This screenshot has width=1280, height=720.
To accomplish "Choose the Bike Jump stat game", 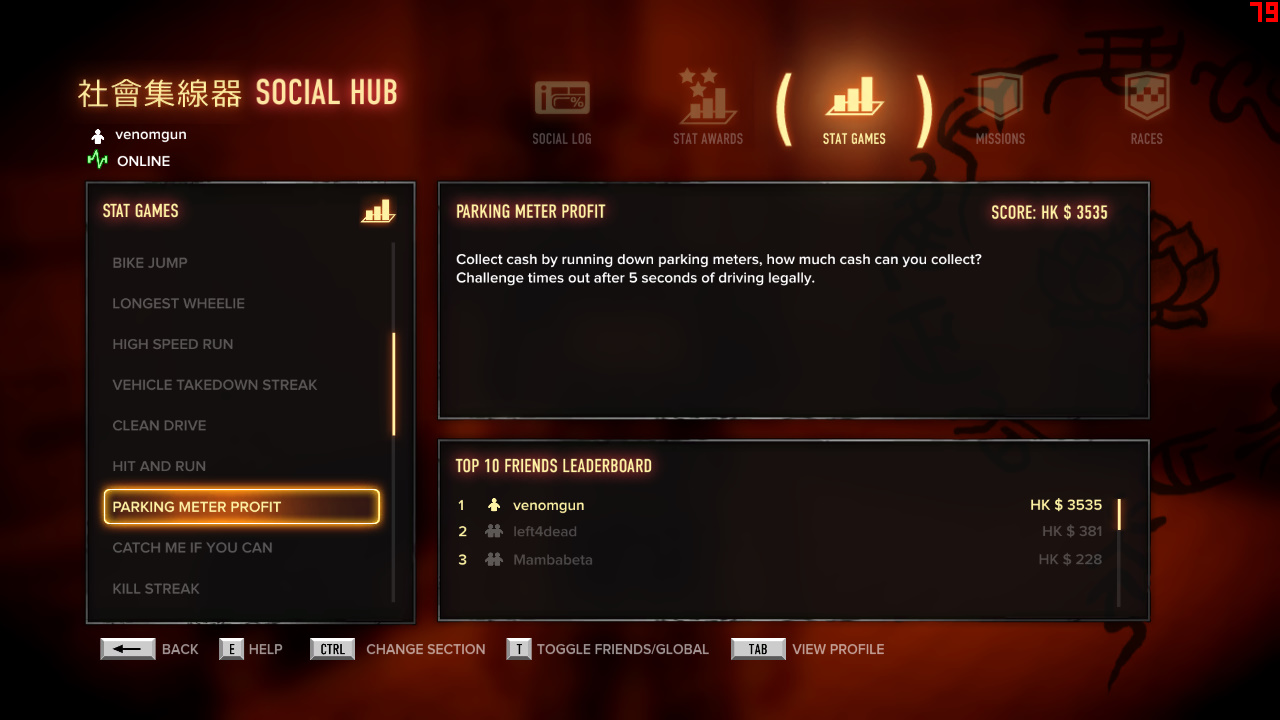I will (x=150, y=263).
